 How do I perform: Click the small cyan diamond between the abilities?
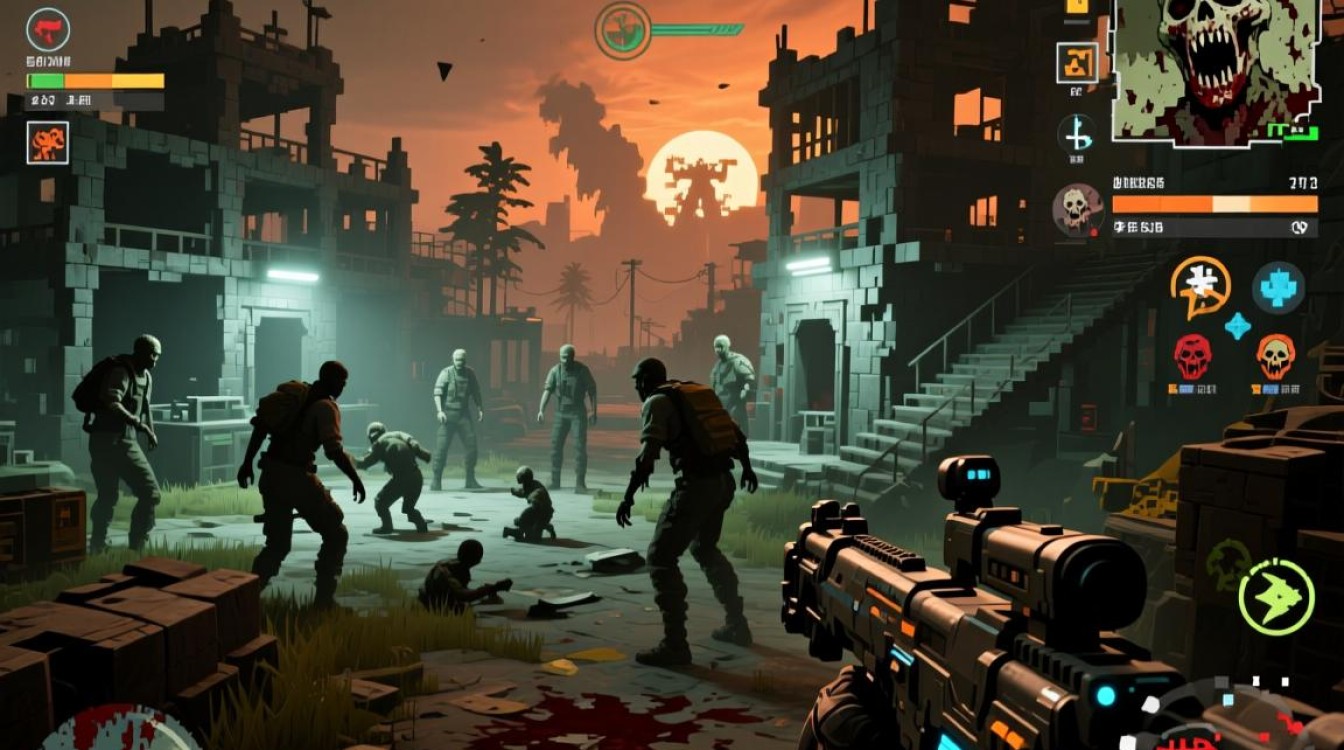[x=1237, y=326]
